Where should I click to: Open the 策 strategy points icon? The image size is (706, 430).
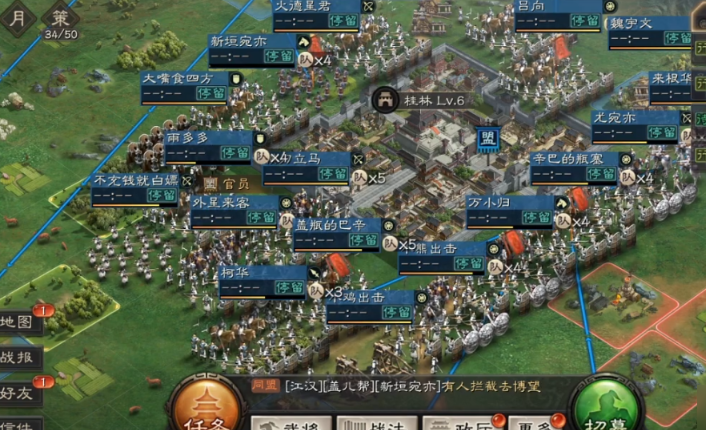pyautogui.click(x=62, y=17)
